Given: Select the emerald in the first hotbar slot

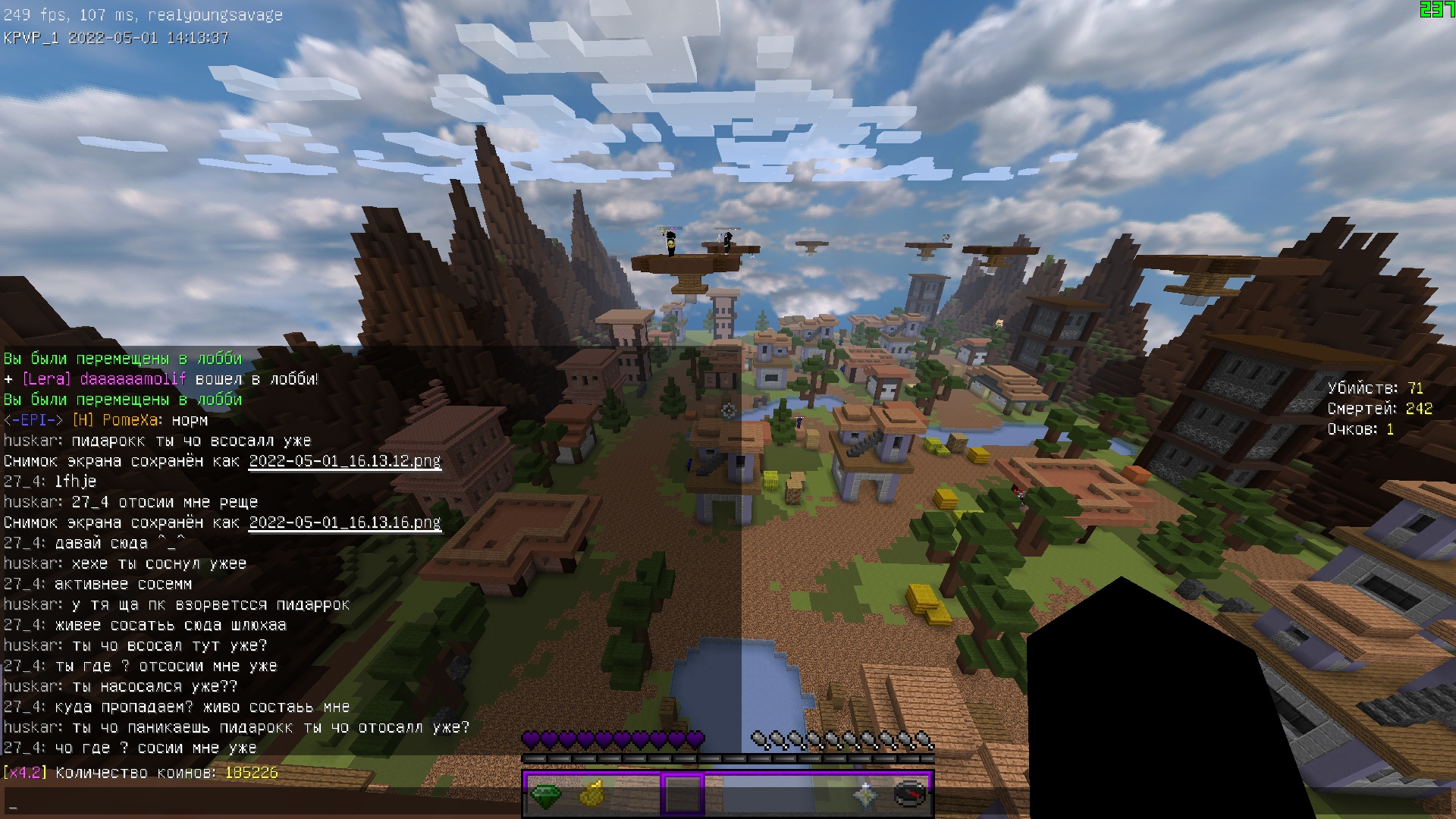Looking at the screenshot, I should click(x=545, y=795).
